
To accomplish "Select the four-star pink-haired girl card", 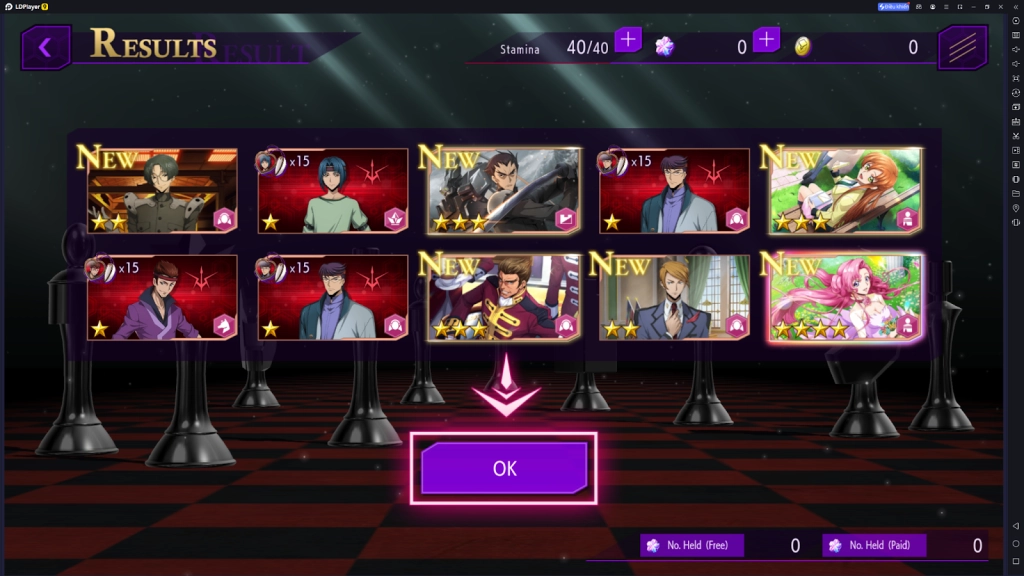I will 845,297.
